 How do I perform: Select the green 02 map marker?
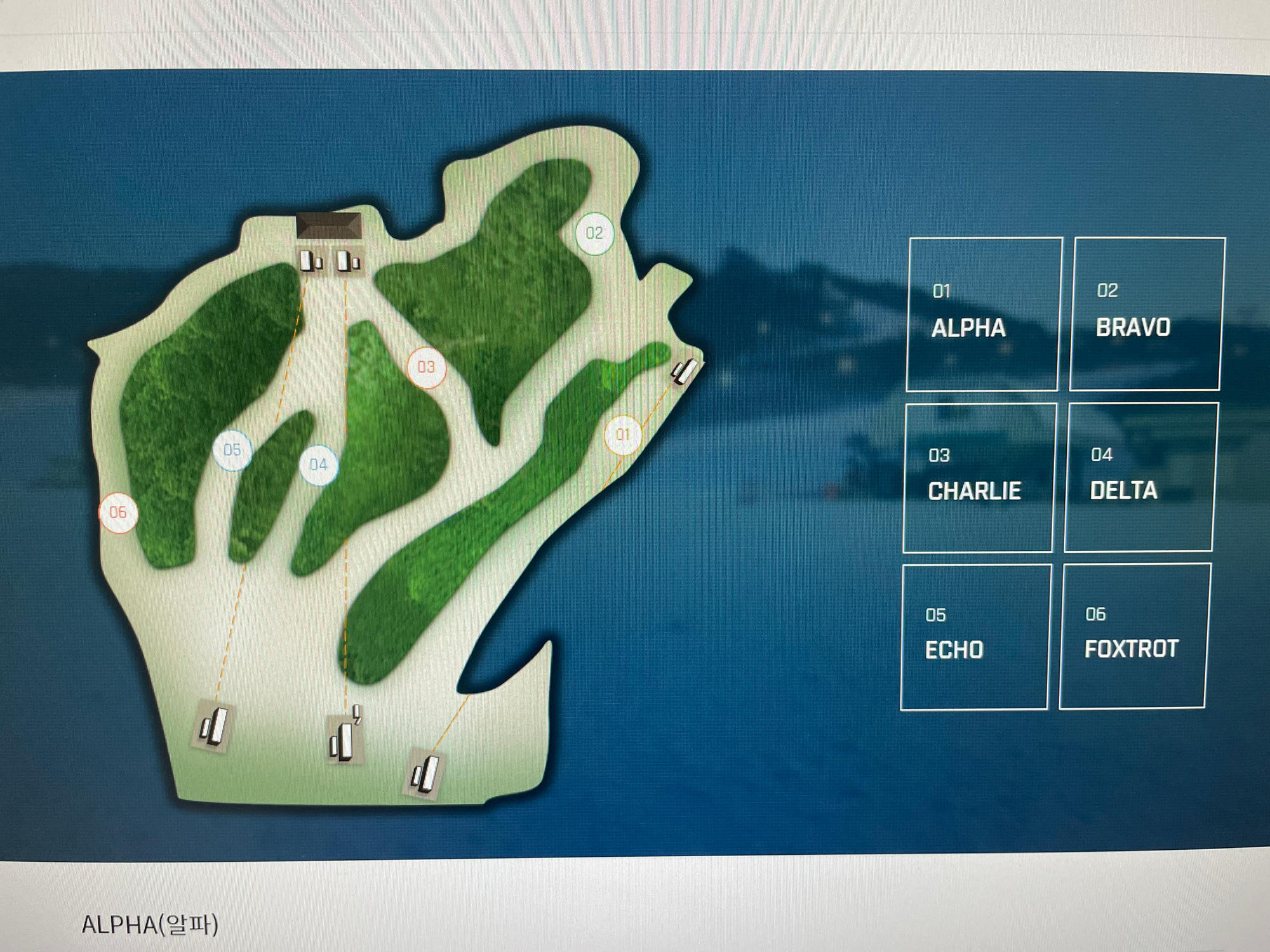[594, 234]
